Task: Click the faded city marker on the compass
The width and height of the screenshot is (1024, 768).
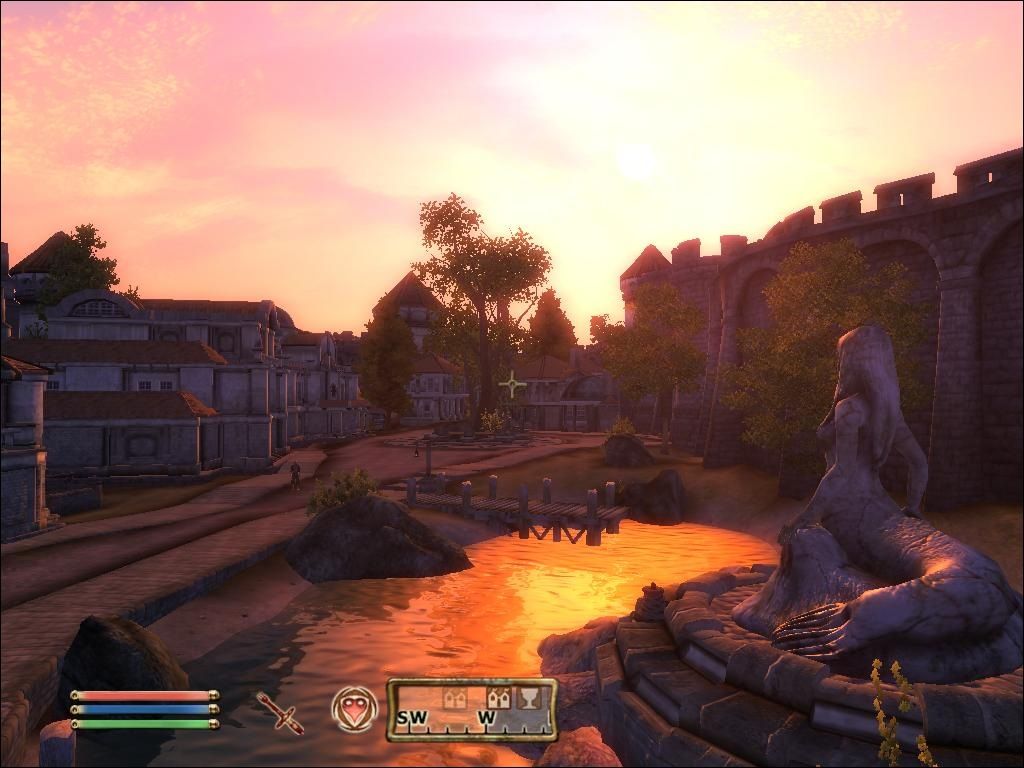Action: 455,698
